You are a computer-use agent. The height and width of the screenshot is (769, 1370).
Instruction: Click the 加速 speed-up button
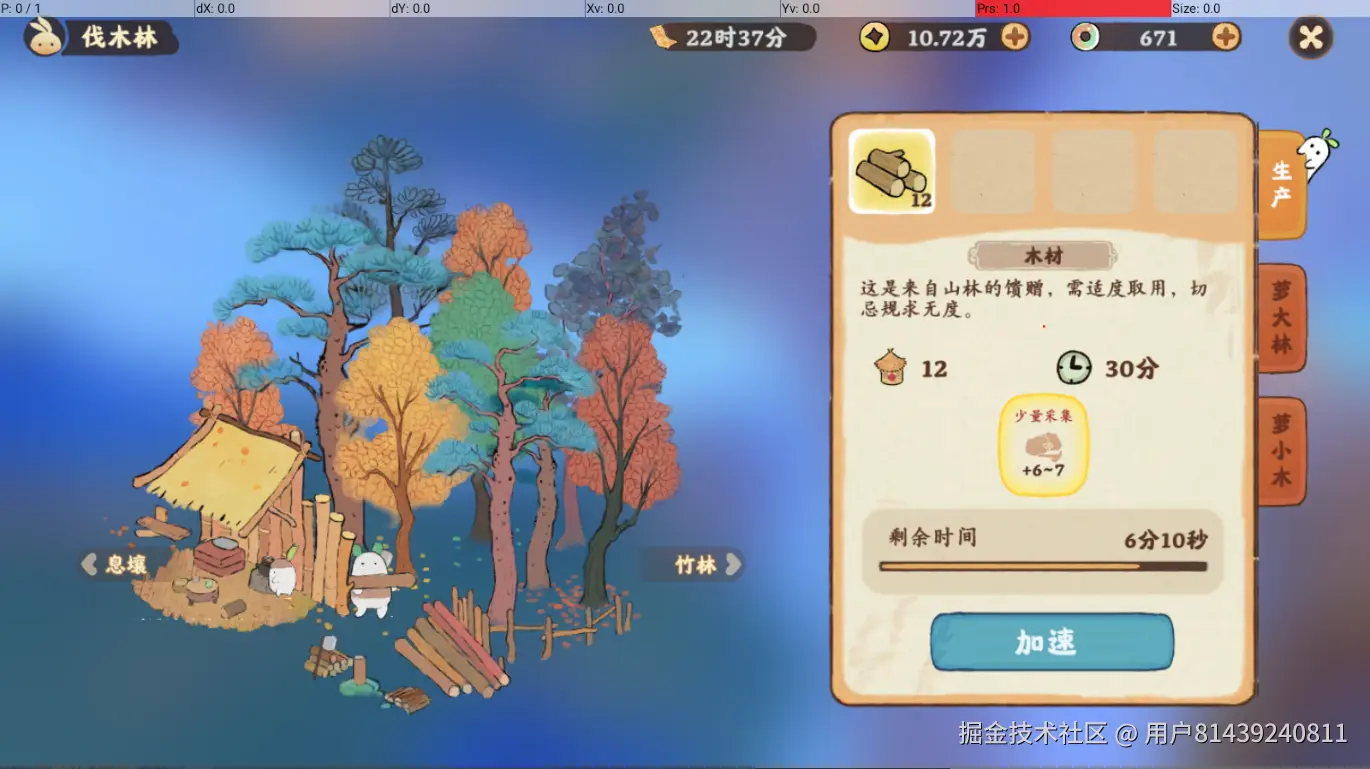point(1052,642)
